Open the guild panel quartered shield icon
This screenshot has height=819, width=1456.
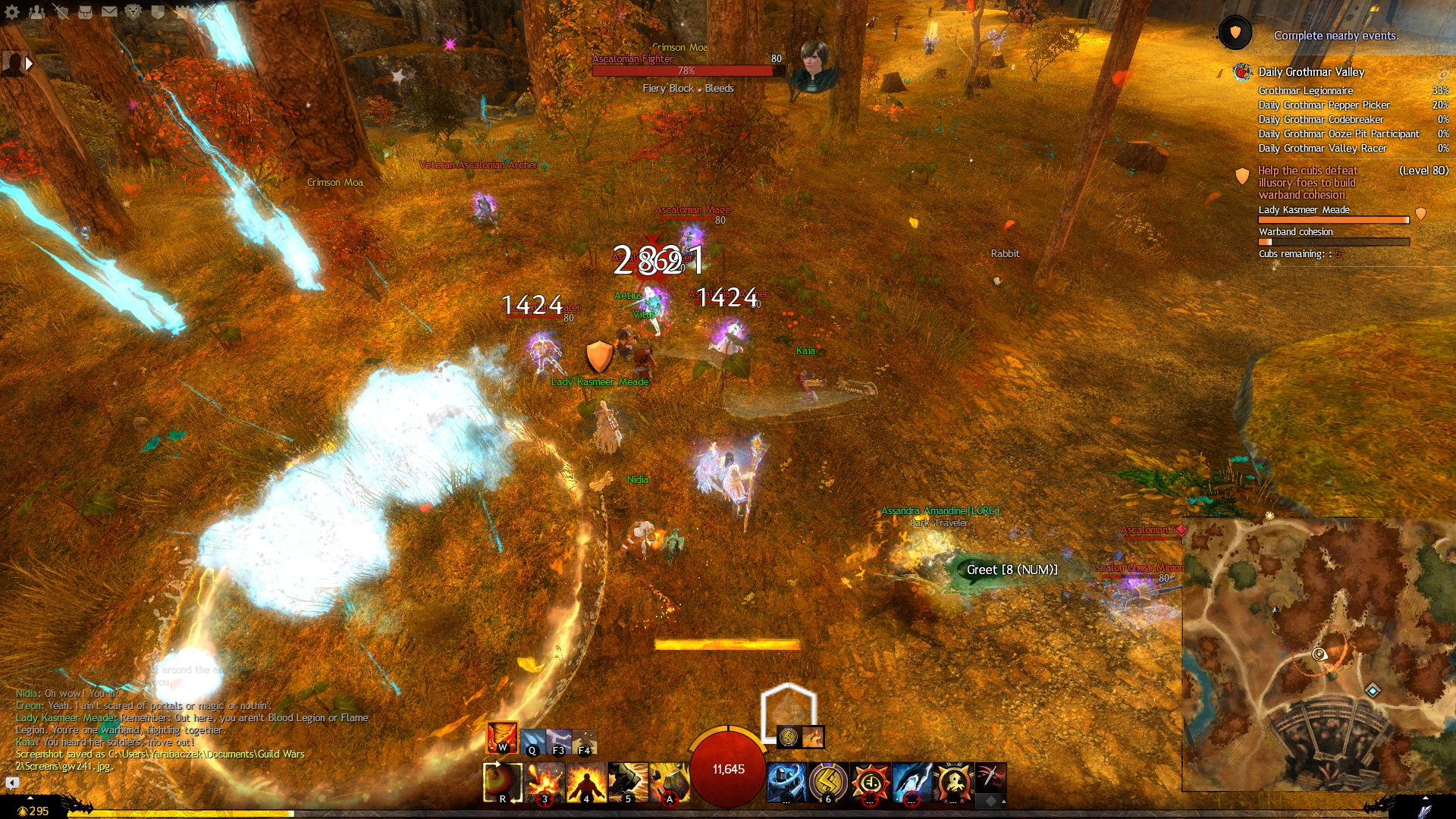click(158, 11)
